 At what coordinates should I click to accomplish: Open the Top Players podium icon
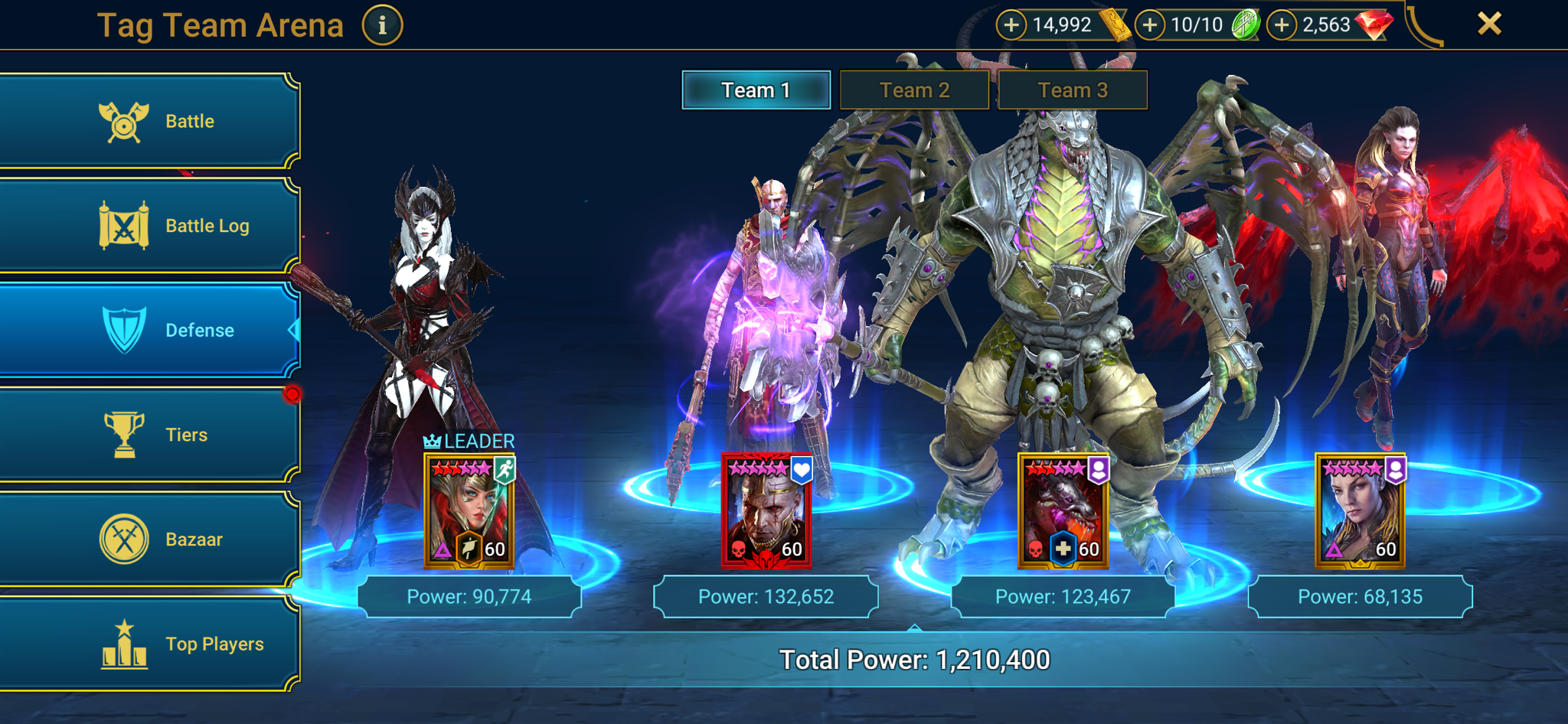click(x=122, y=643)
